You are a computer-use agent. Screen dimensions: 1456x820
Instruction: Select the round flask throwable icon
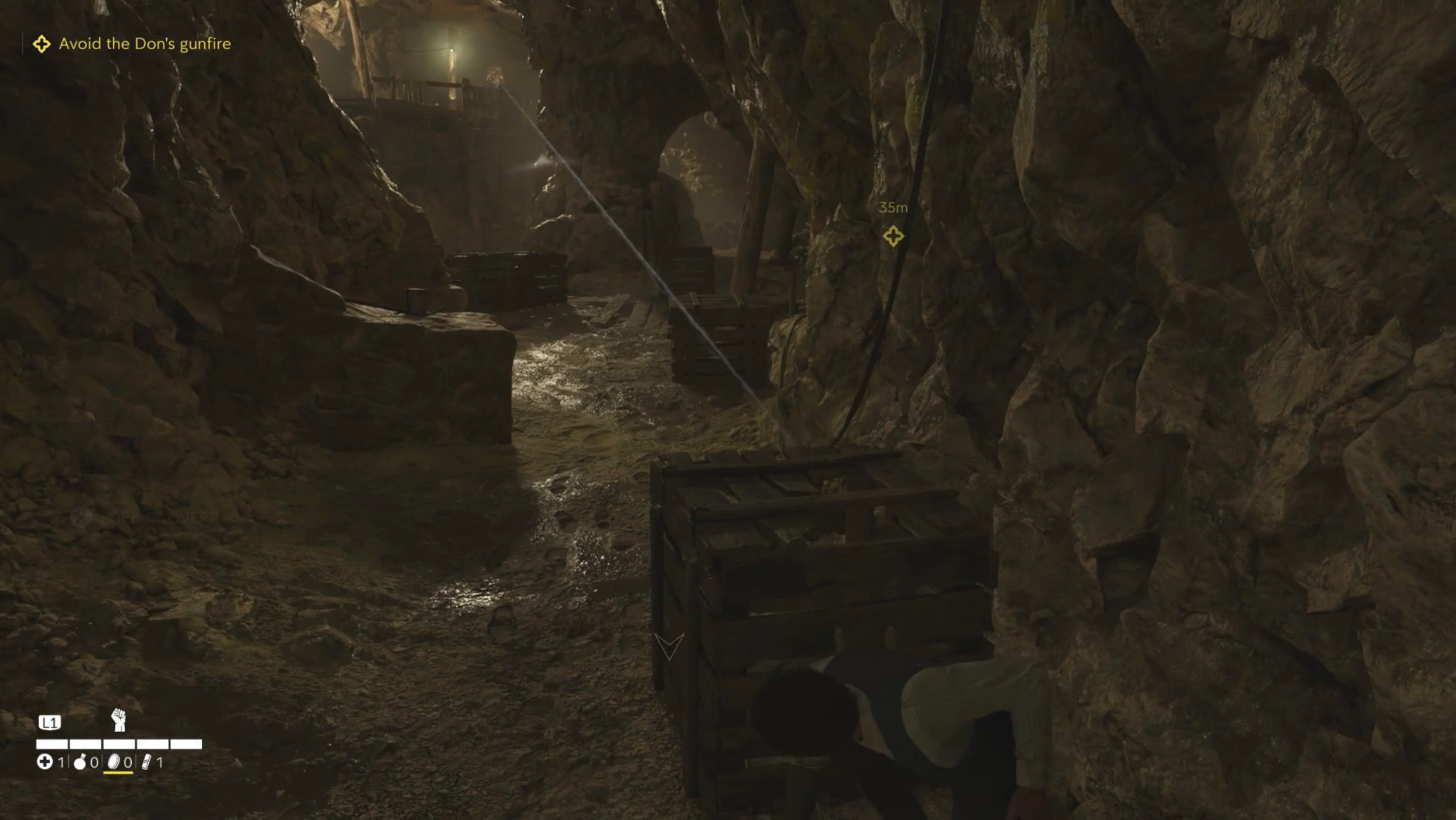click(80, 762)
